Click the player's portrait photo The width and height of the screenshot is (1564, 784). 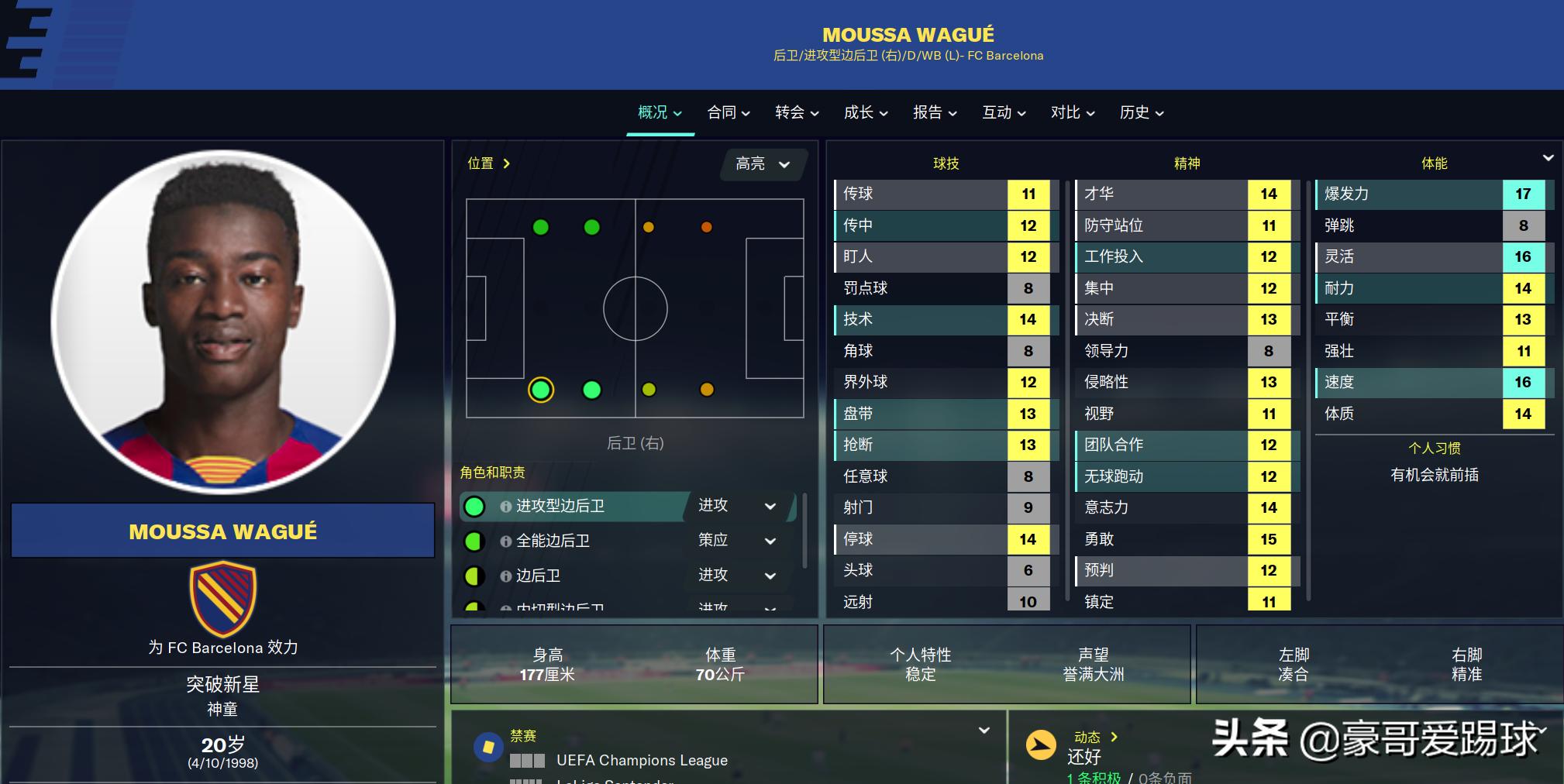pos(222,325)
